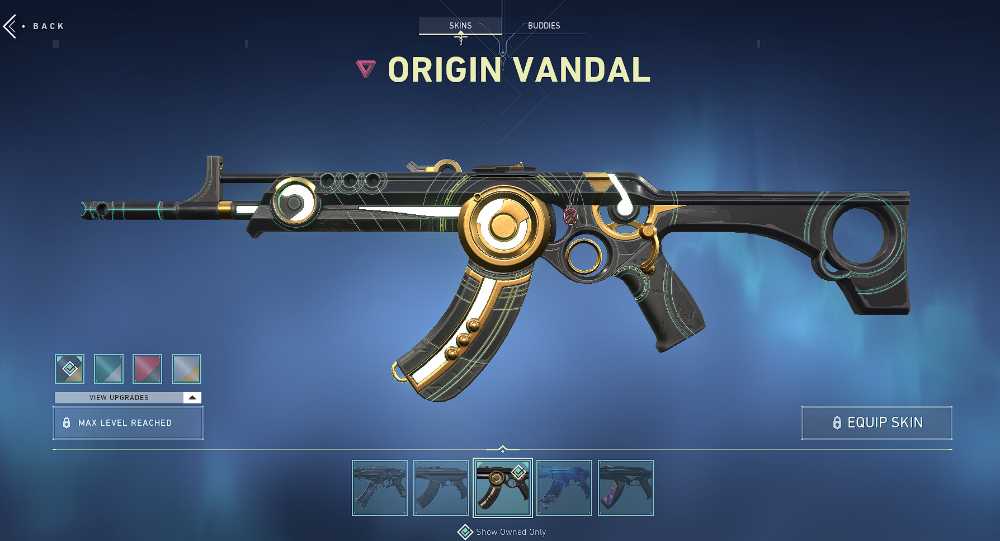The height and width of the screenshot is (541, 1000).
Task: Select the gold Origin Vandal thumbnail
Action: 502,488
